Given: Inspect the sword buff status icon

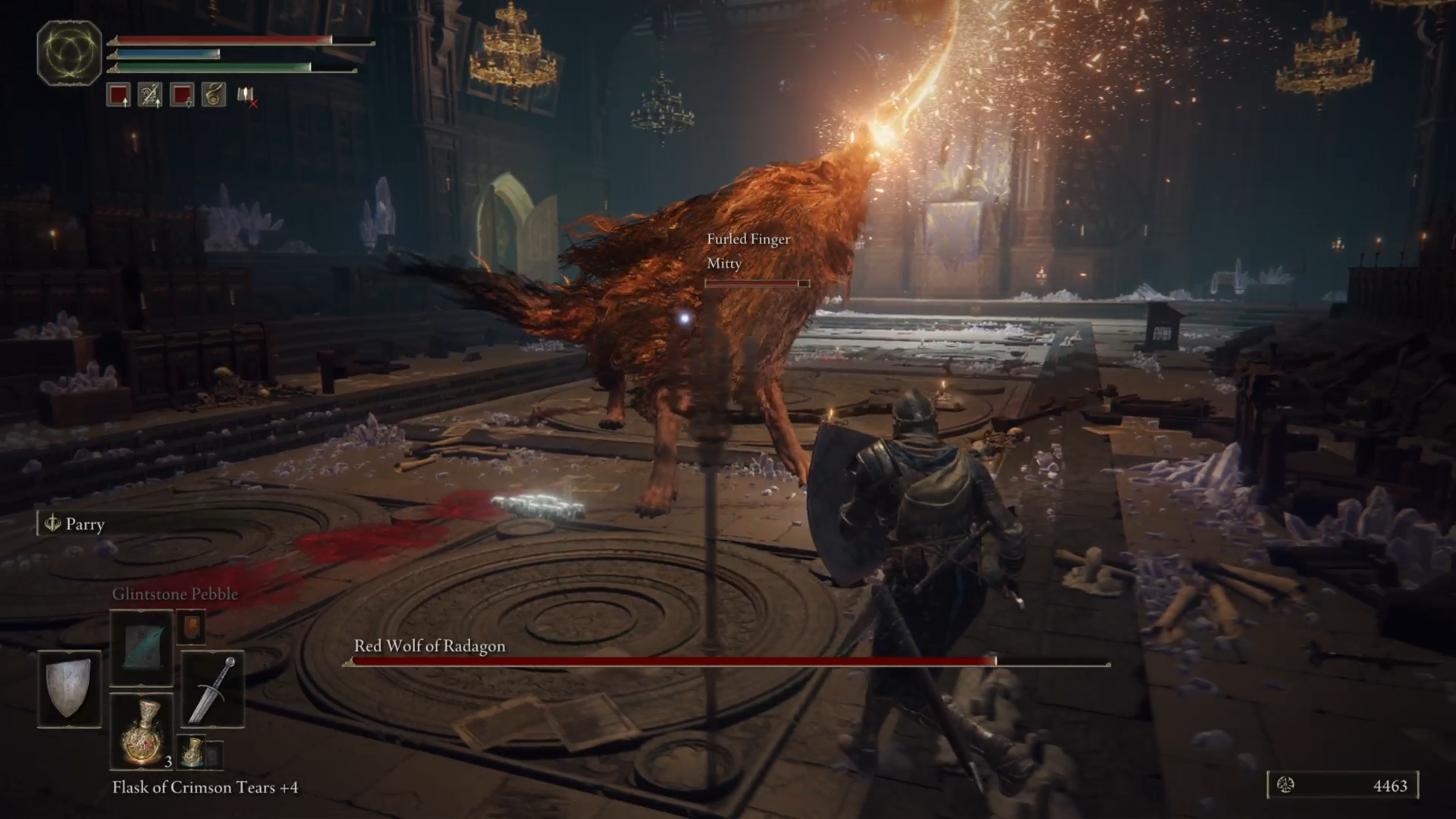Looking at the screenshot, I should coord(150,95).
